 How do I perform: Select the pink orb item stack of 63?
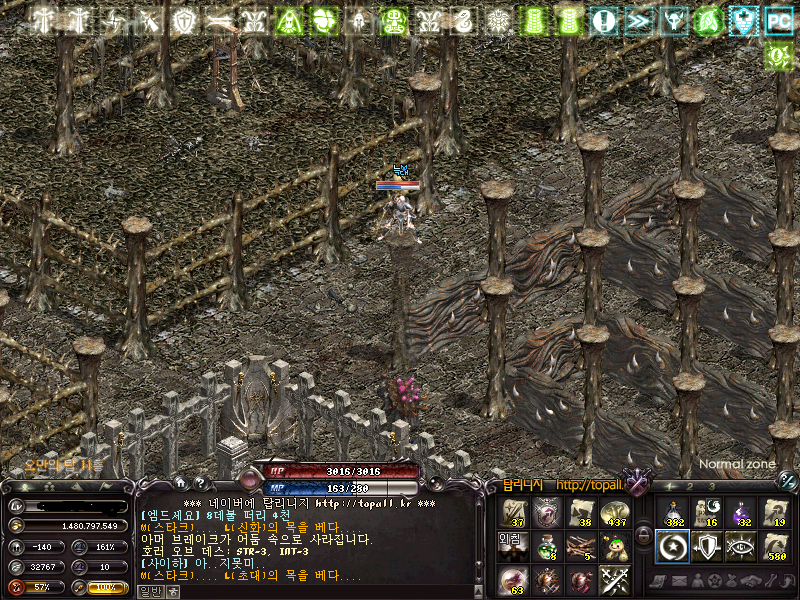point(512,579)
